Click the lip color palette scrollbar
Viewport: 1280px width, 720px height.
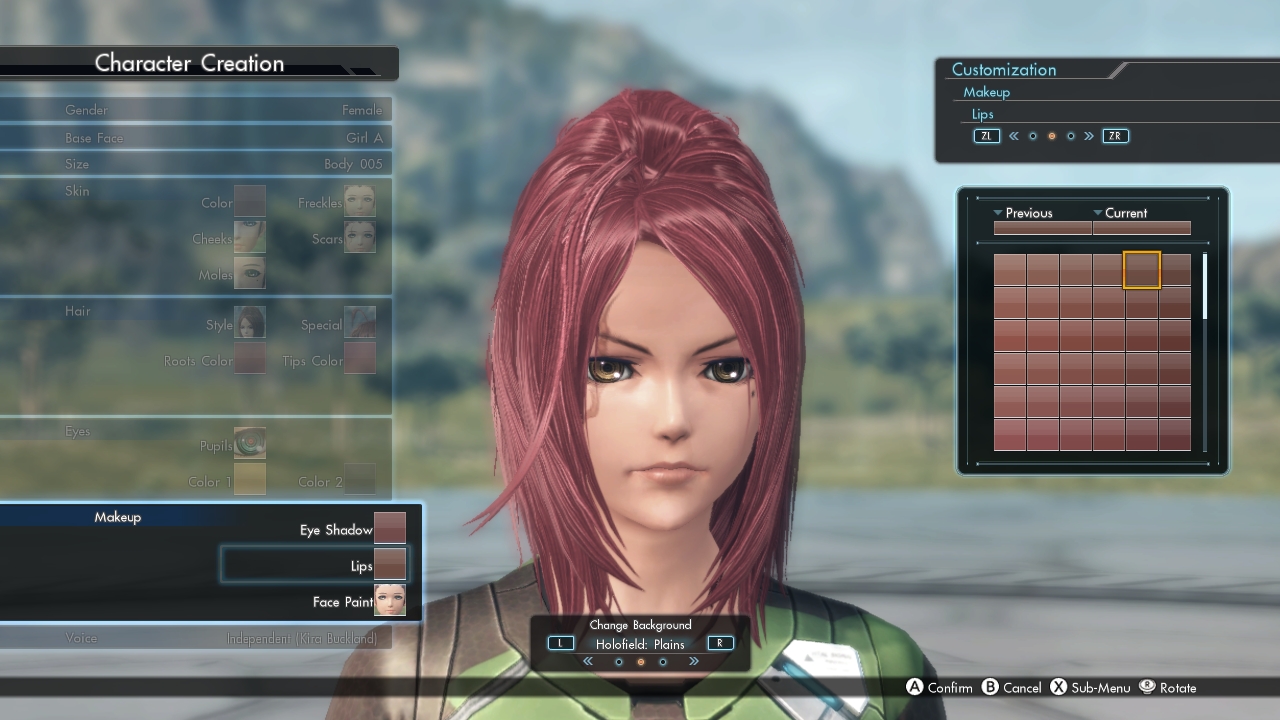point(1205,288)
